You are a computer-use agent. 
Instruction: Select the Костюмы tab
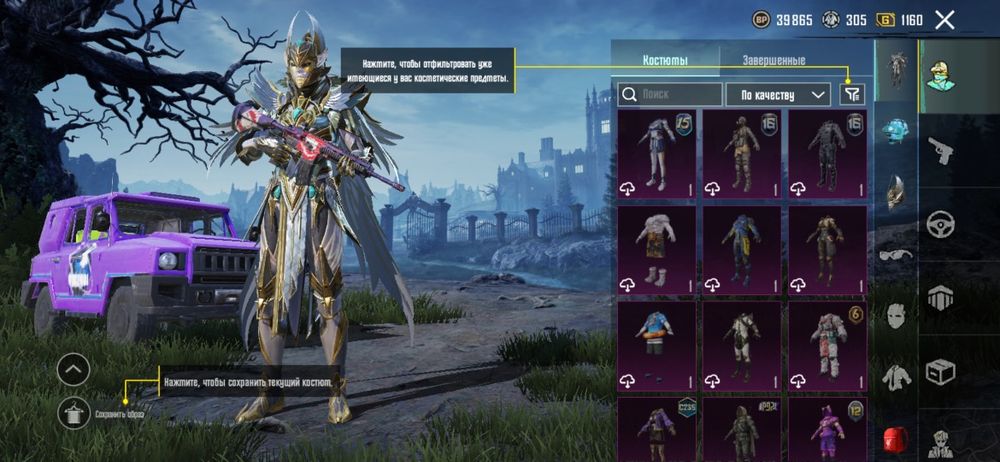click(665, 61)
